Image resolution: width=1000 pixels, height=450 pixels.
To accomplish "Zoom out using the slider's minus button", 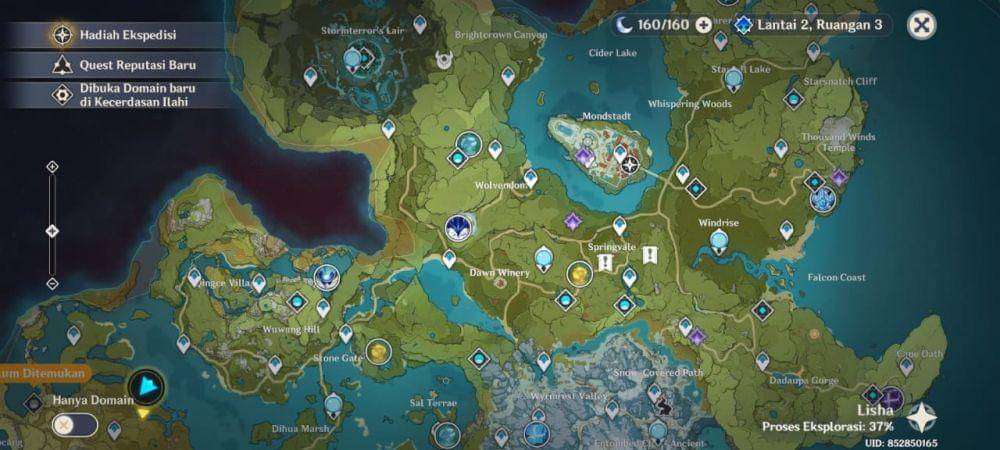I will tap(53, 284).
